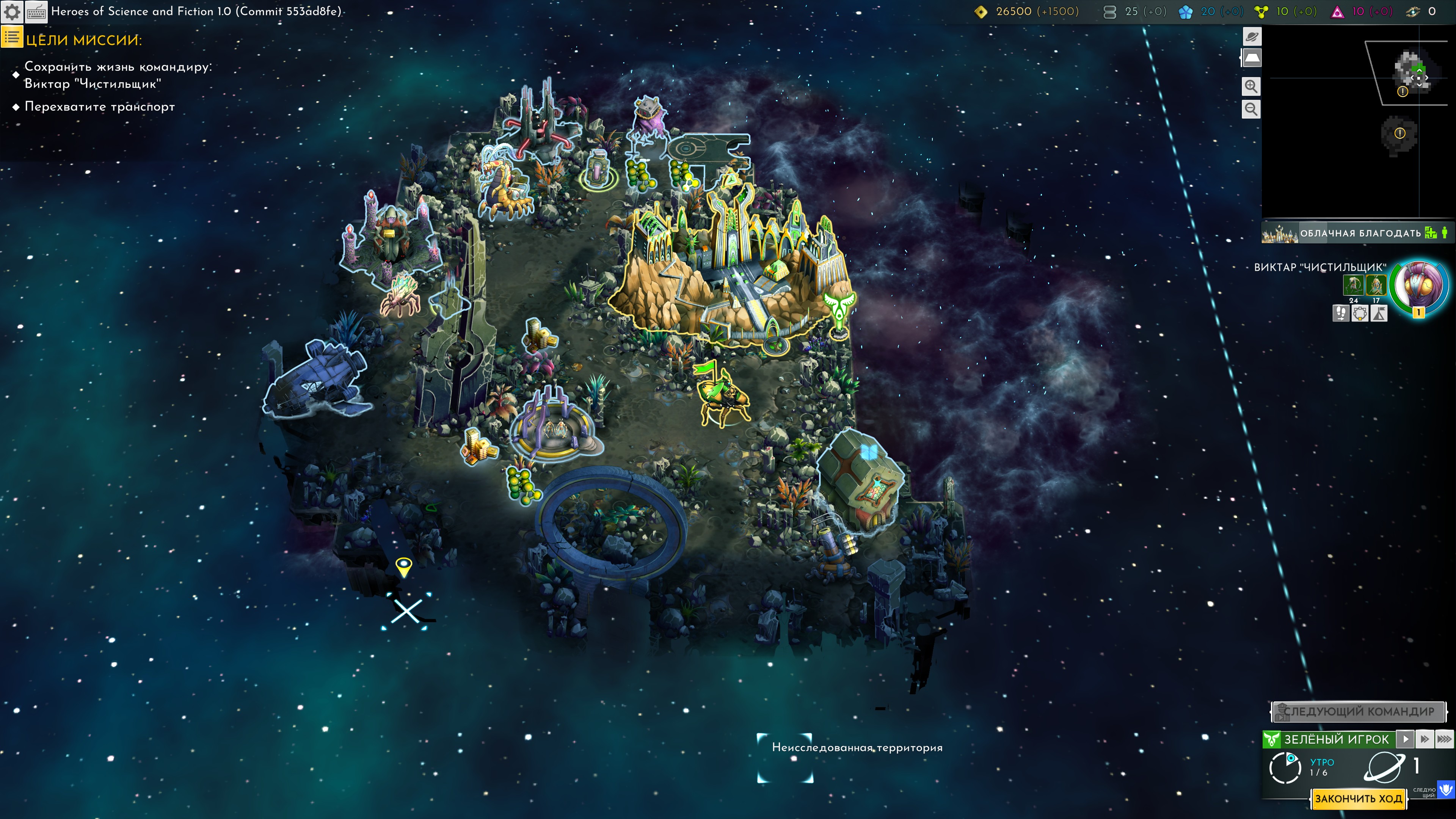Switch minimap to planet view

coord(1251,37)
